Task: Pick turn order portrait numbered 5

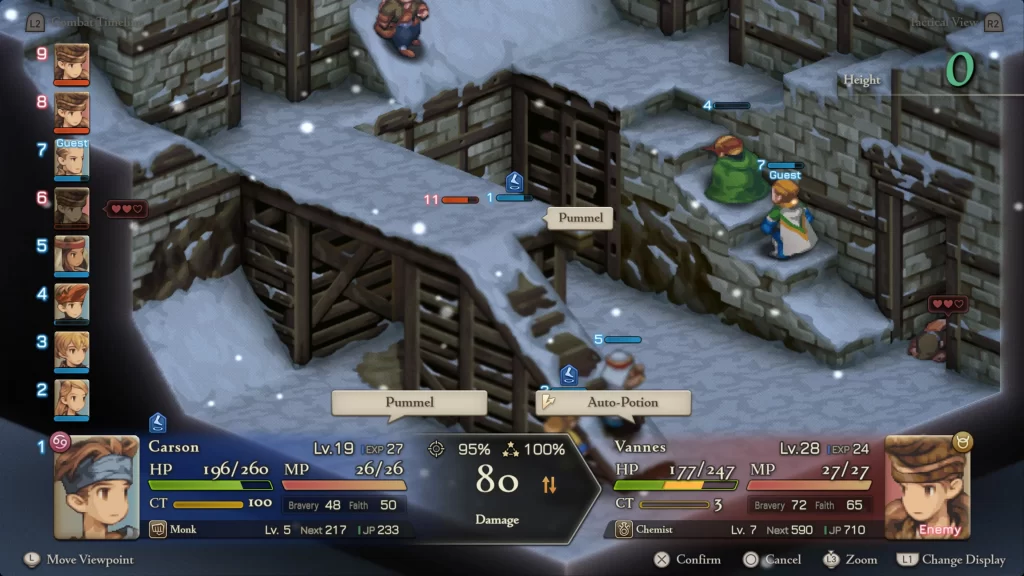Action: pos(72,254)
